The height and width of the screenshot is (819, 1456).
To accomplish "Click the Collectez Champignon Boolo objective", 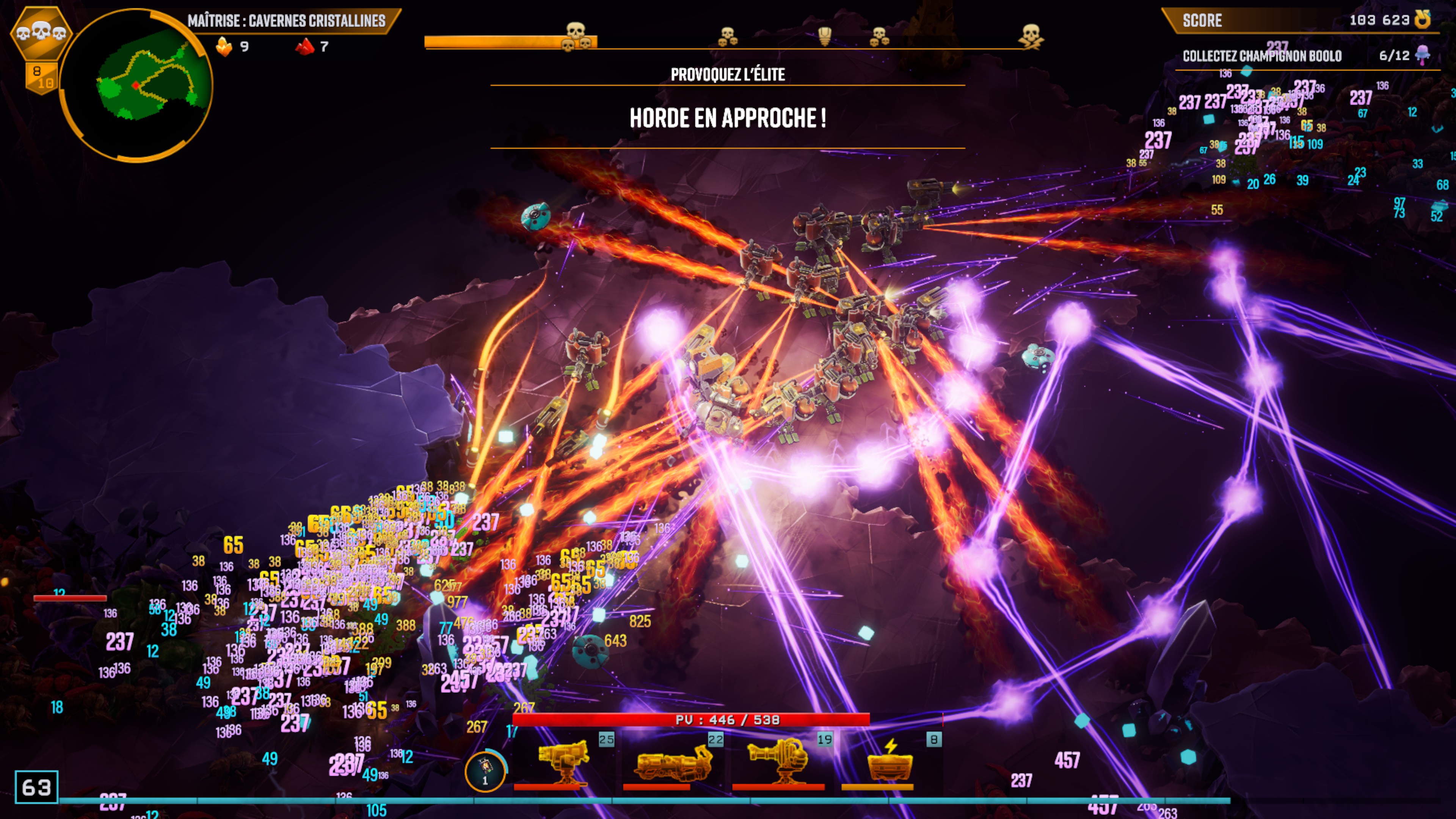I will (1261, 56).
